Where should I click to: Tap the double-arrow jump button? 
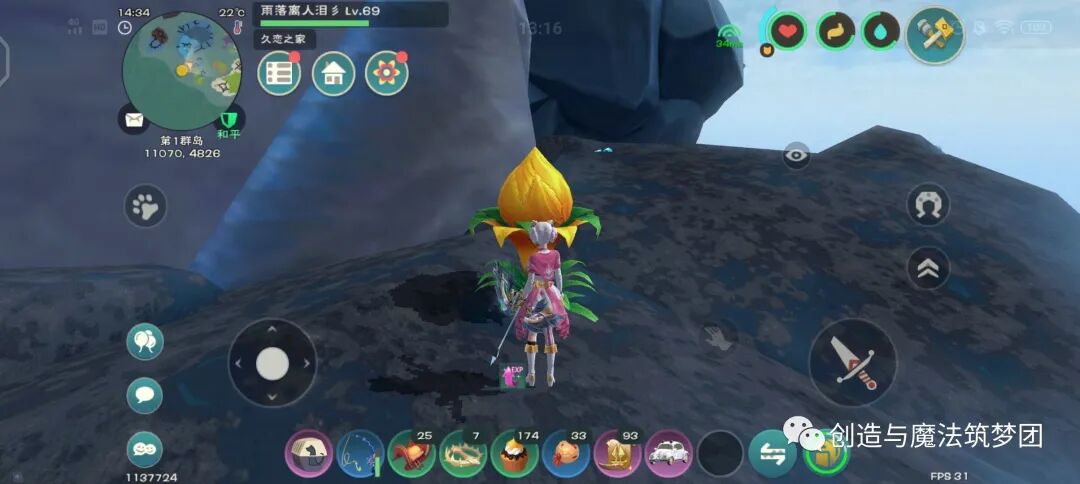click(x=928, y=268)
